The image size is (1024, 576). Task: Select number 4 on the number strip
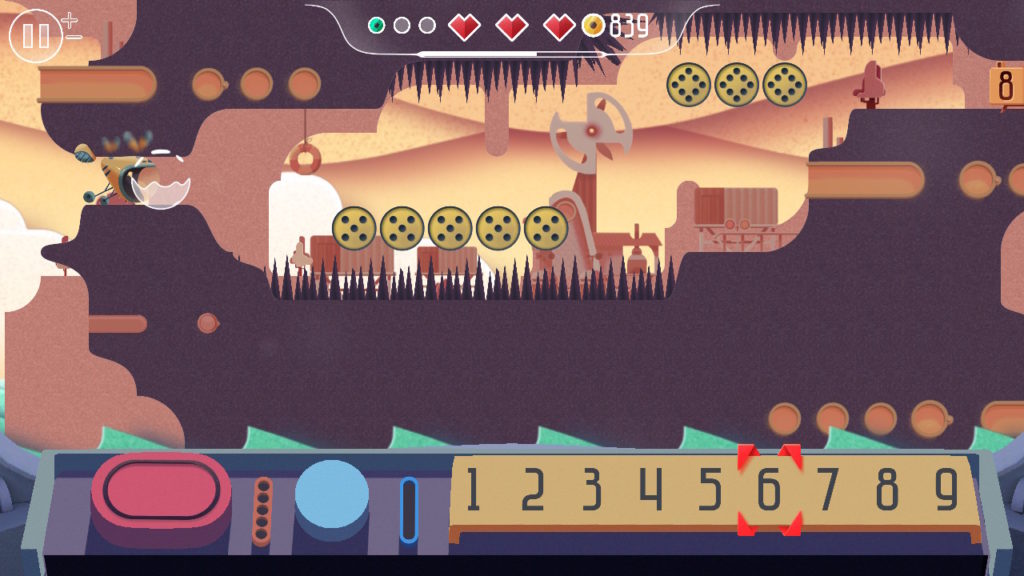pos(651,490)
